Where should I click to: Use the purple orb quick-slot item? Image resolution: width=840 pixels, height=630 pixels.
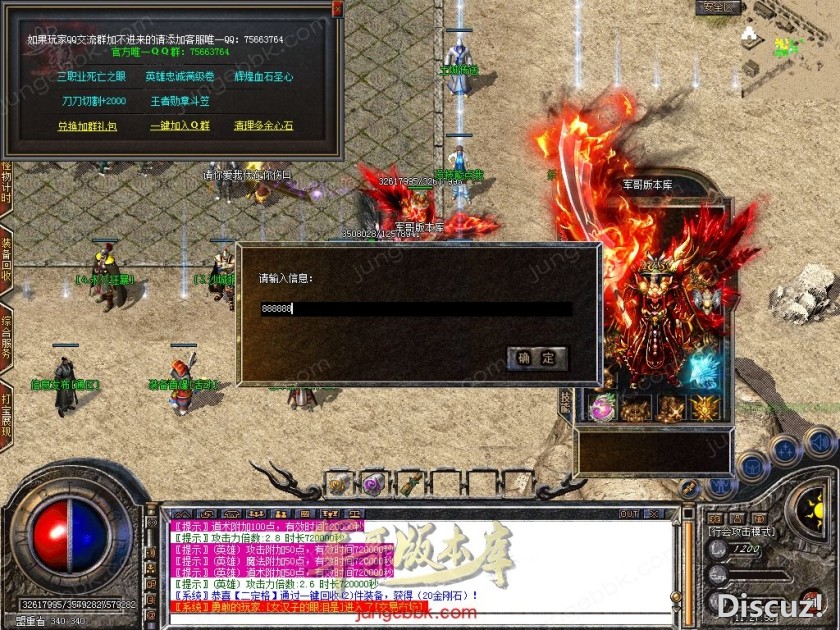373,482
